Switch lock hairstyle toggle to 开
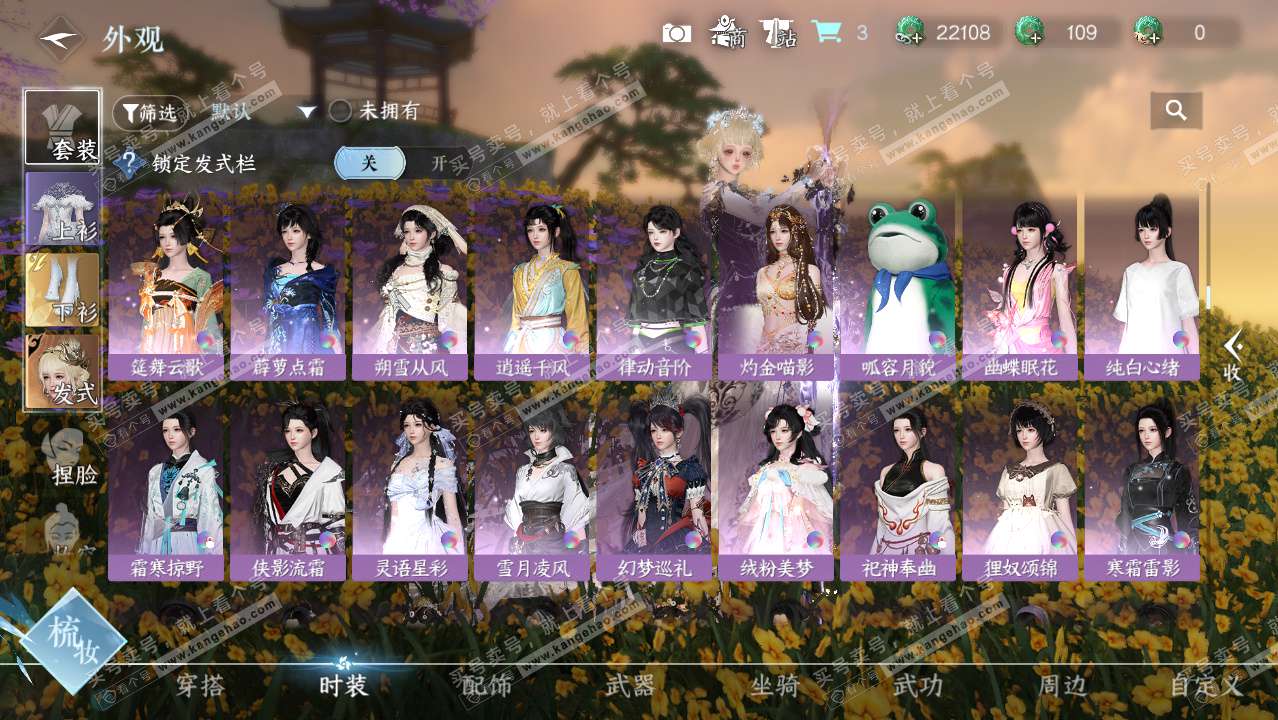 (x=439, y=163)
